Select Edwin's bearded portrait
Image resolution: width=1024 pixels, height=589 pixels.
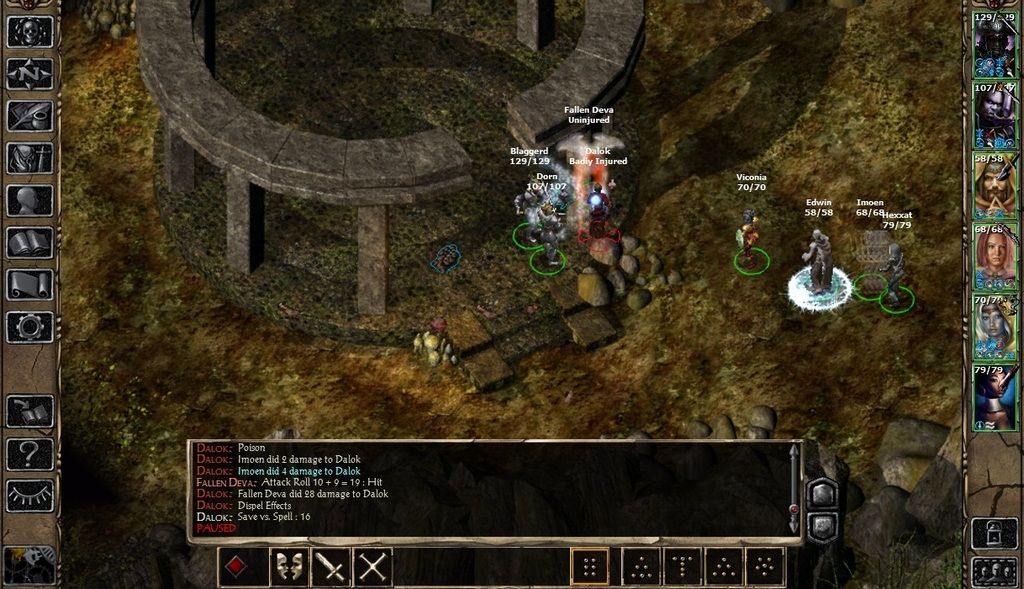point(994,185)
